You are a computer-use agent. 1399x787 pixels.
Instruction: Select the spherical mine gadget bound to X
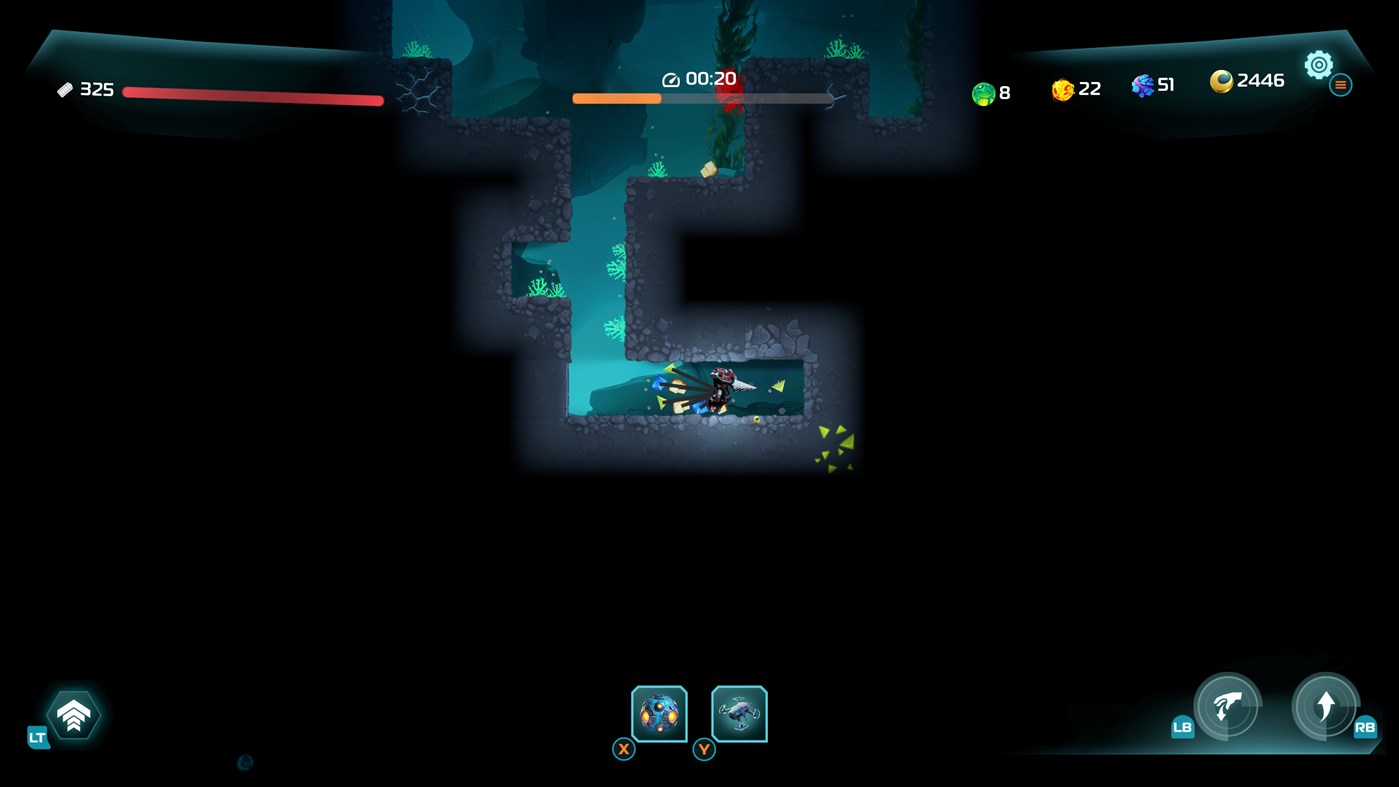click(x=659, y=712)
